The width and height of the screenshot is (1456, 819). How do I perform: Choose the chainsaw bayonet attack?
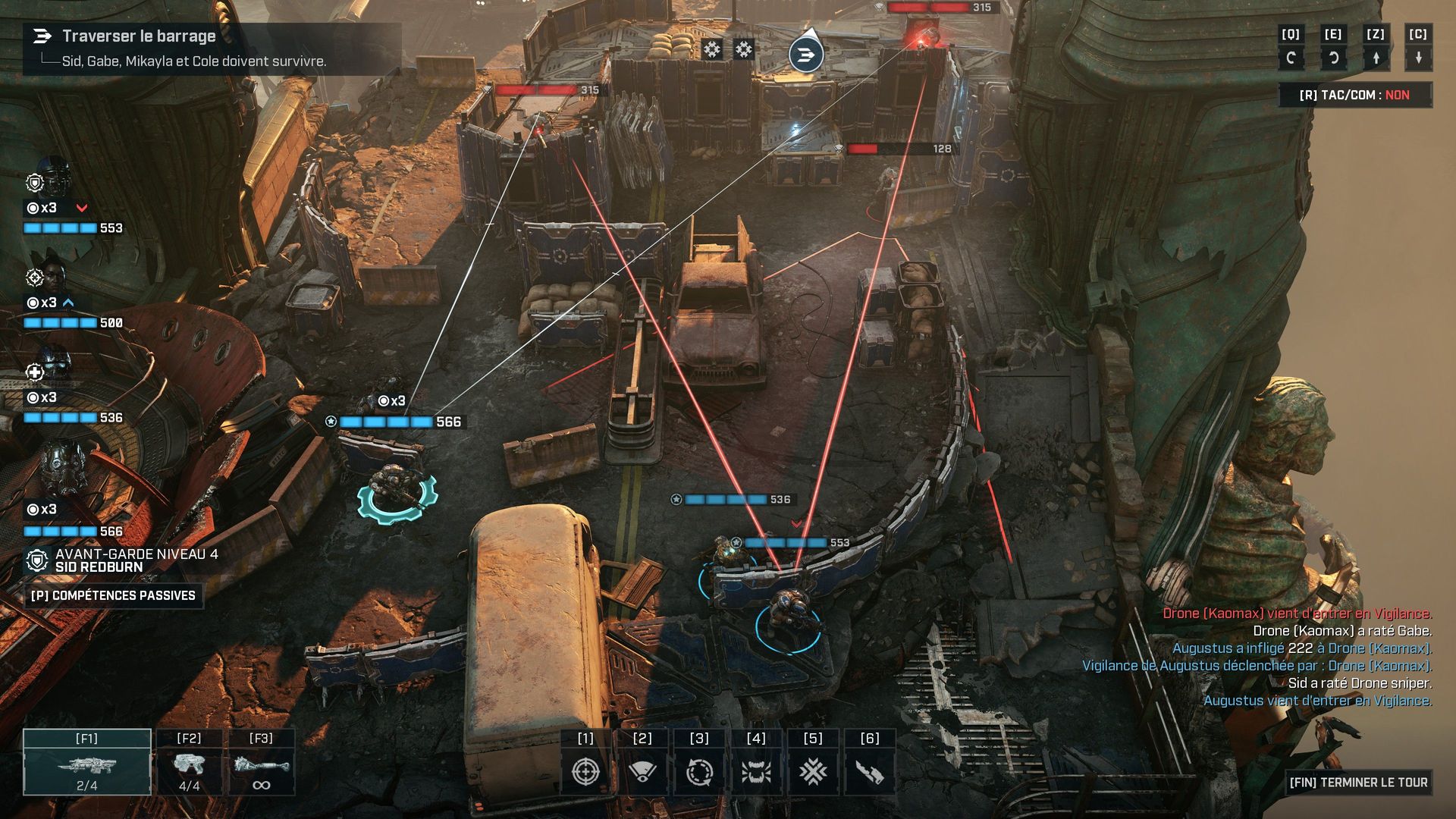click(x=870, y=771)
